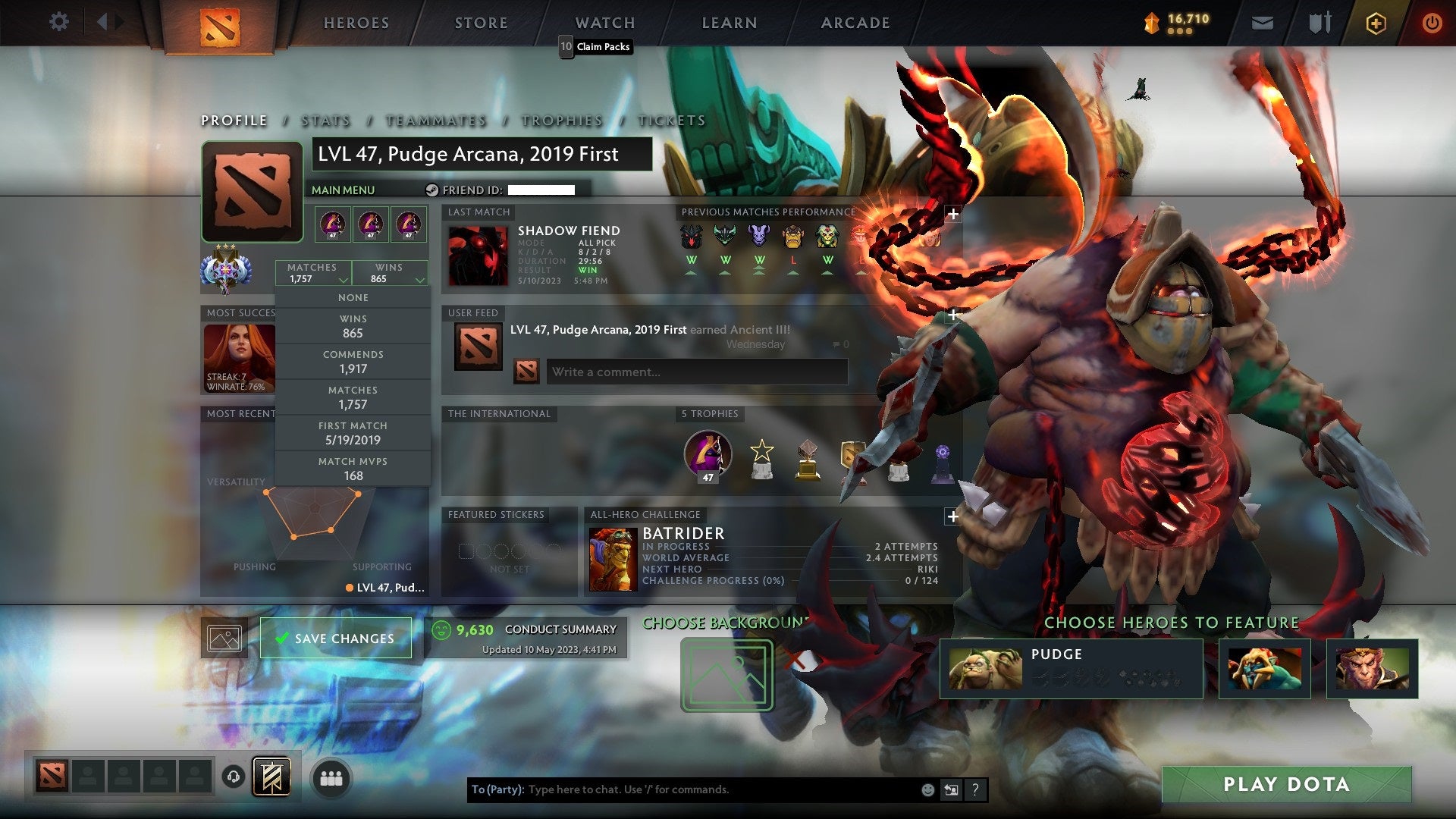
Task: Open Dota Plus via gold hexagon plus icon
Action: tap(1376, 23)
